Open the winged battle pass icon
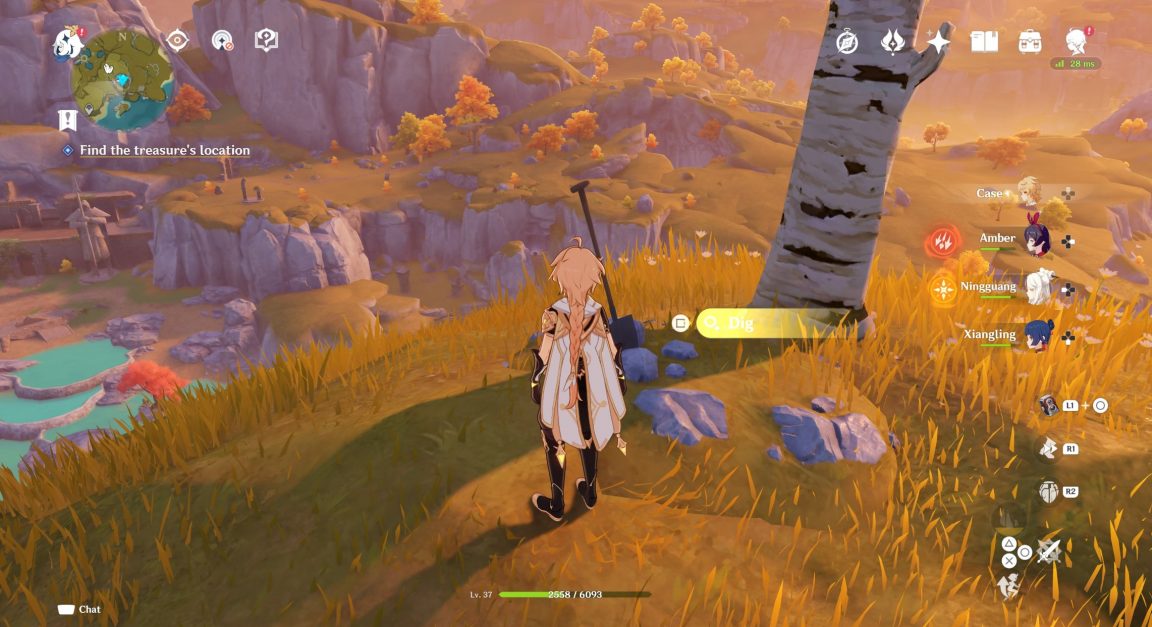This screenshot has height=627, width=1152. [893, 41]
